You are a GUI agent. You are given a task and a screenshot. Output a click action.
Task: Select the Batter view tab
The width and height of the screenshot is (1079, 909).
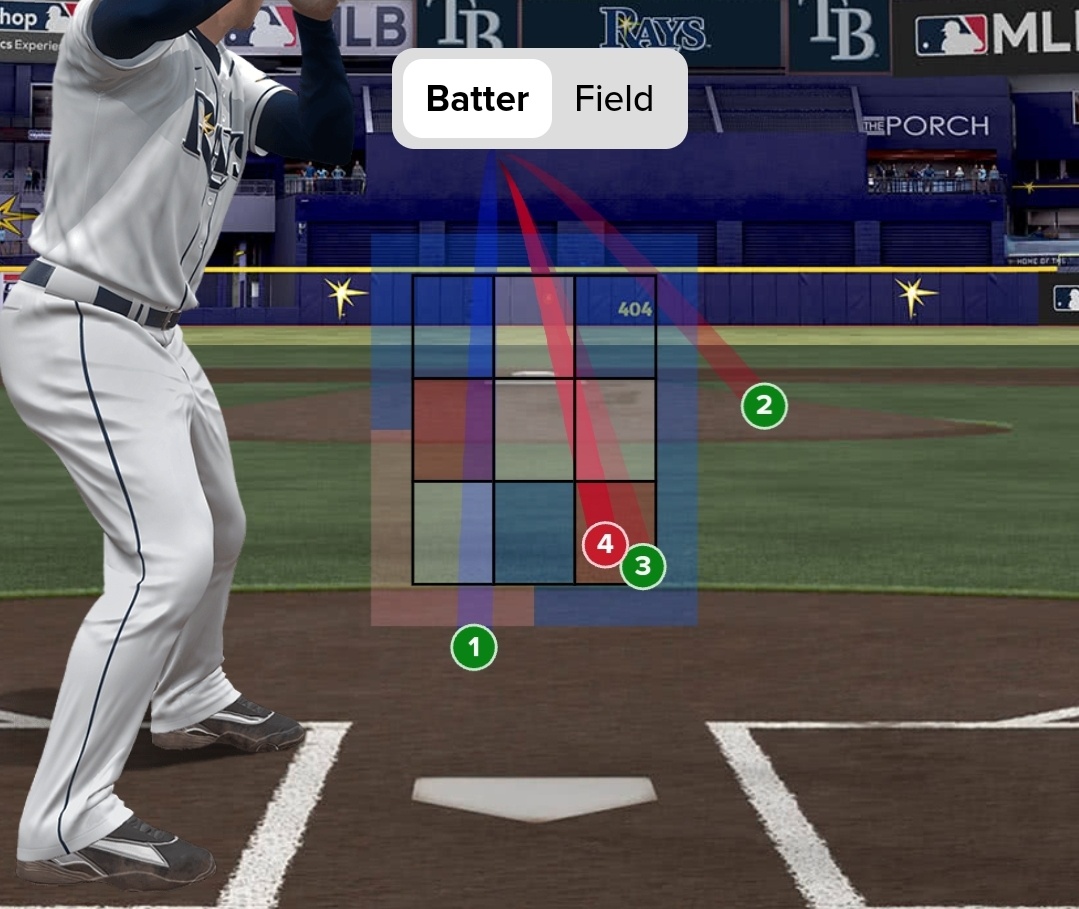tap(477, 99)
